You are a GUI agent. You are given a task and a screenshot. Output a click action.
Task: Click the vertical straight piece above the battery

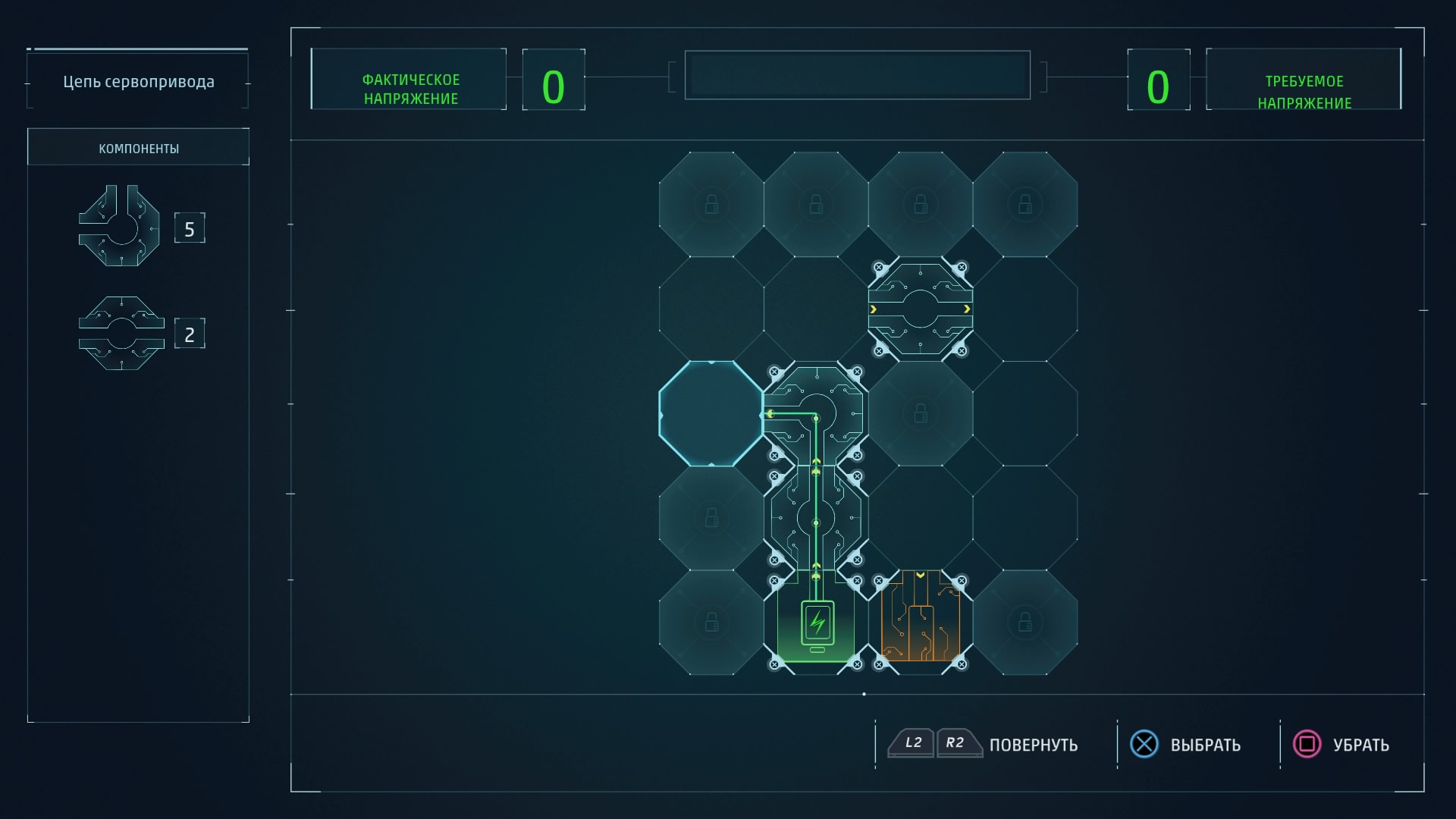point(816,519)
